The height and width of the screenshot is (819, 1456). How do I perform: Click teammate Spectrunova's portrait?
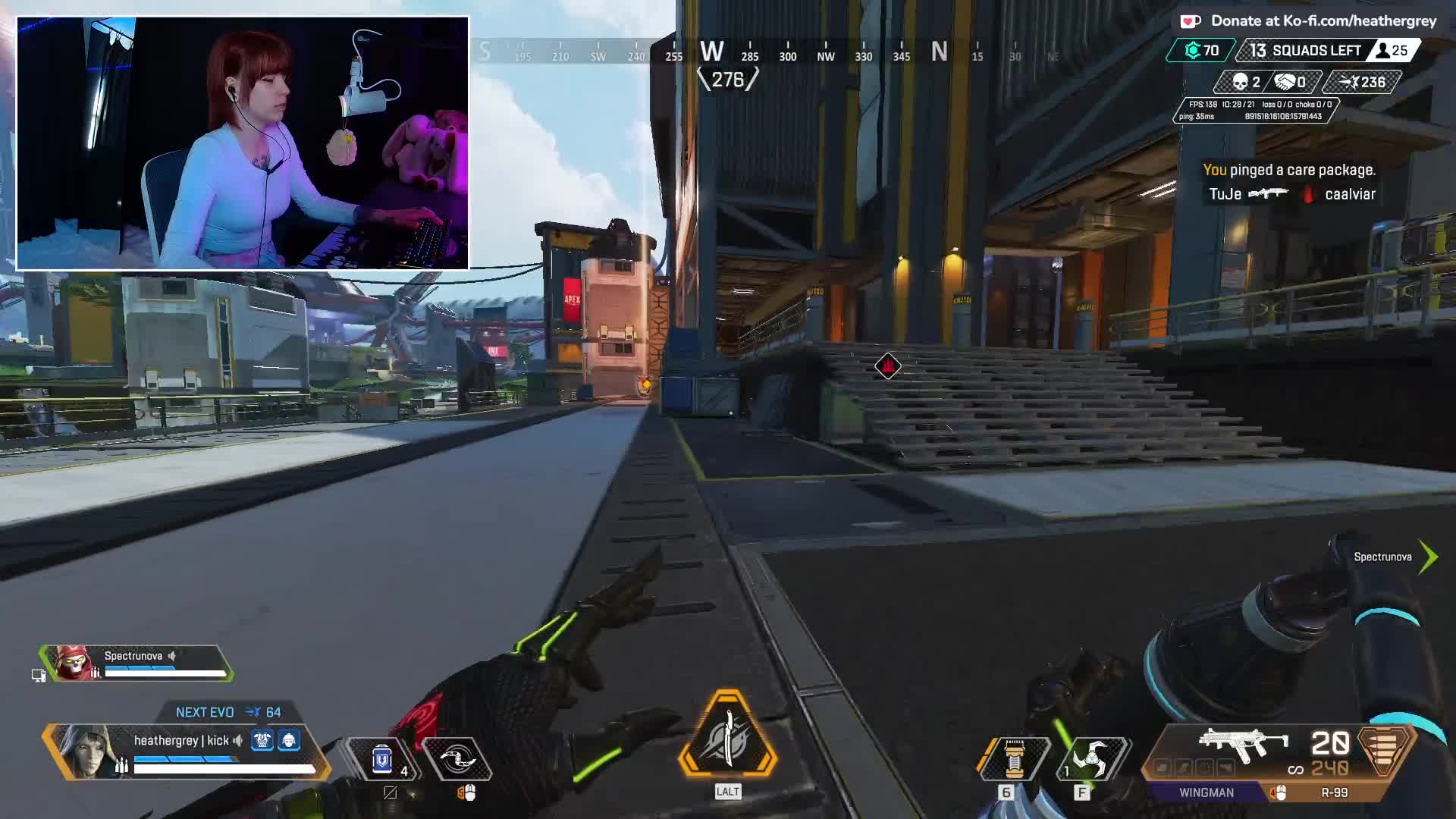74,664
